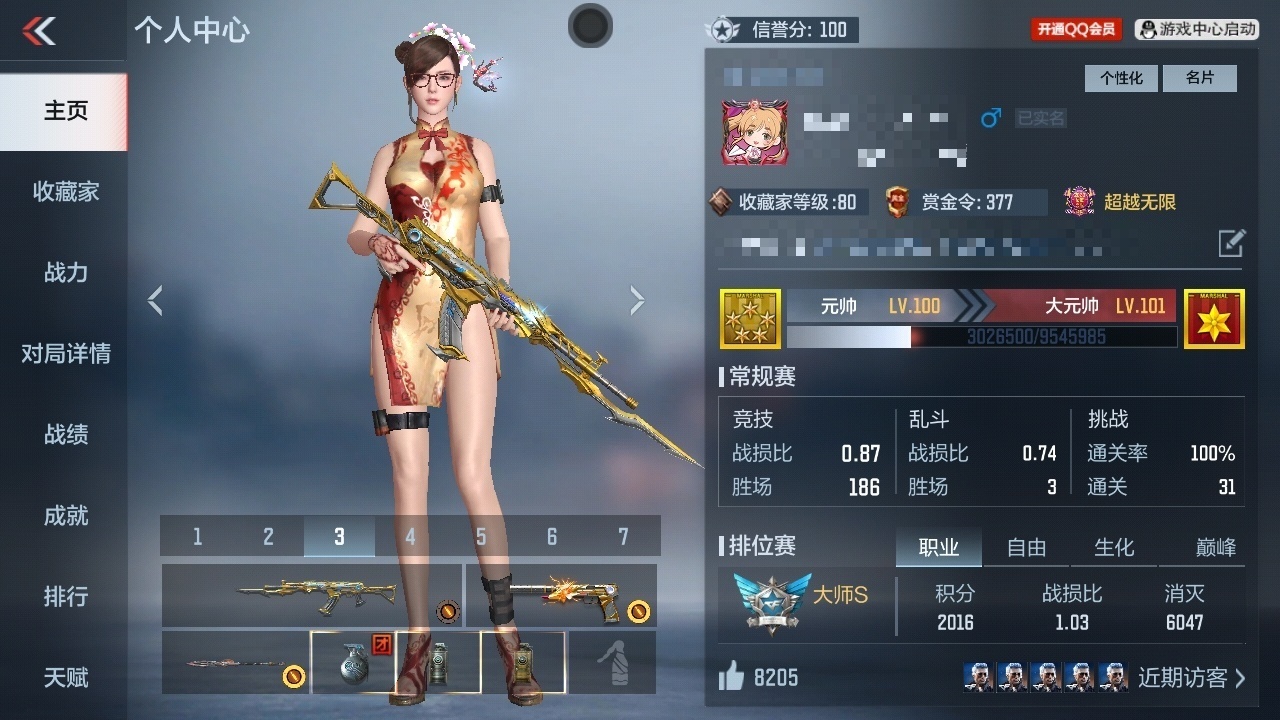Open the 排行 rankings page
The image size is (1280, 720).
(65, 596)
